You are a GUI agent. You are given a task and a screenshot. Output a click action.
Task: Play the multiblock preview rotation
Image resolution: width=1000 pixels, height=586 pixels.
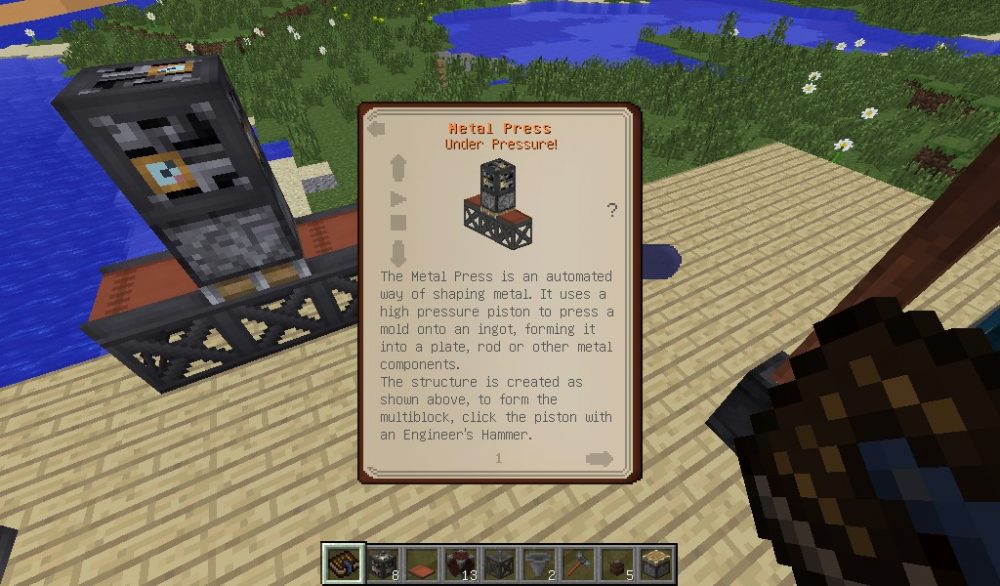(x=398, y=199)
